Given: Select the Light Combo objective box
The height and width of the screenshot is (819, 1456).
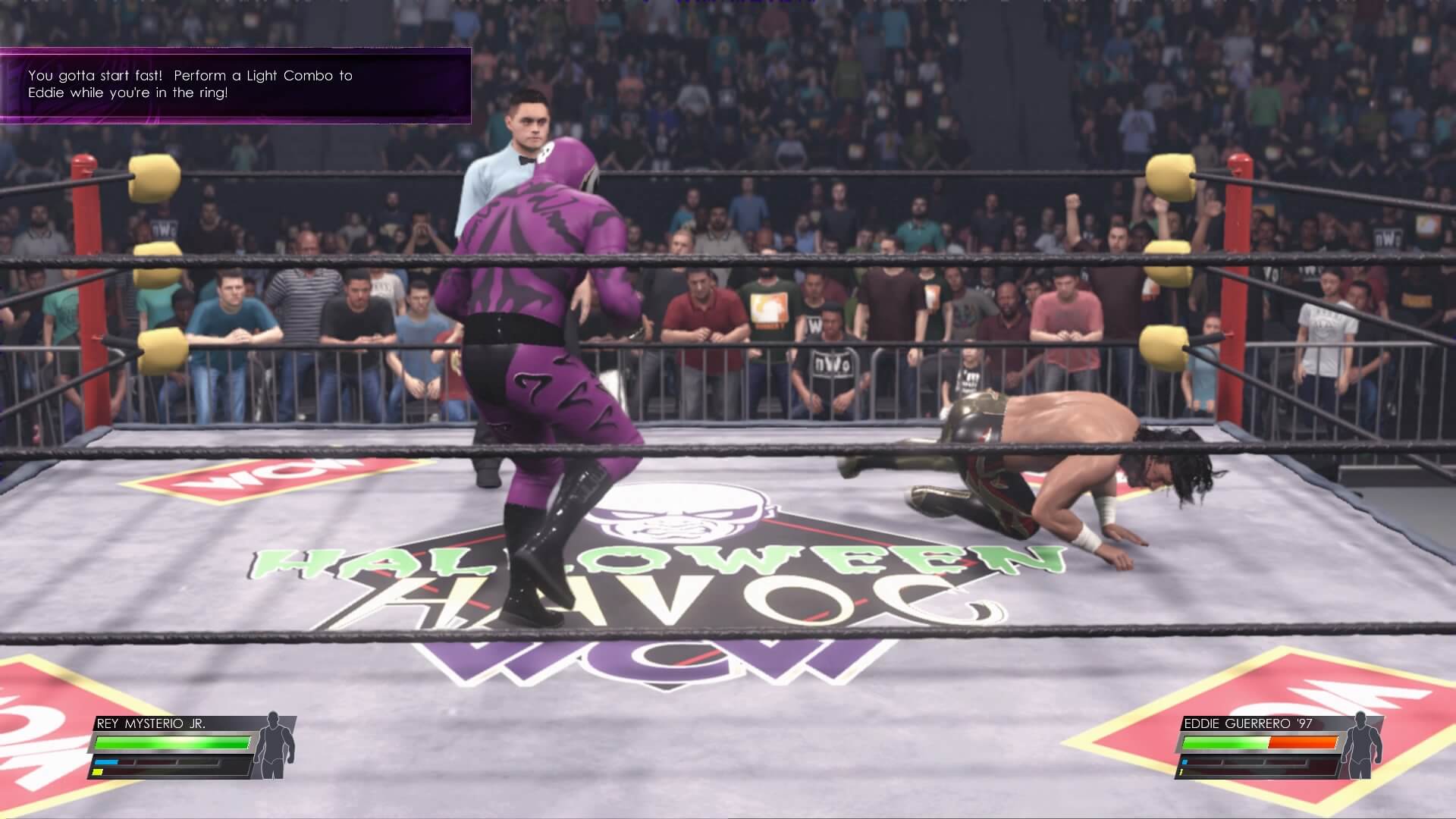Looking at the screenshot, I should pos(235,85).
